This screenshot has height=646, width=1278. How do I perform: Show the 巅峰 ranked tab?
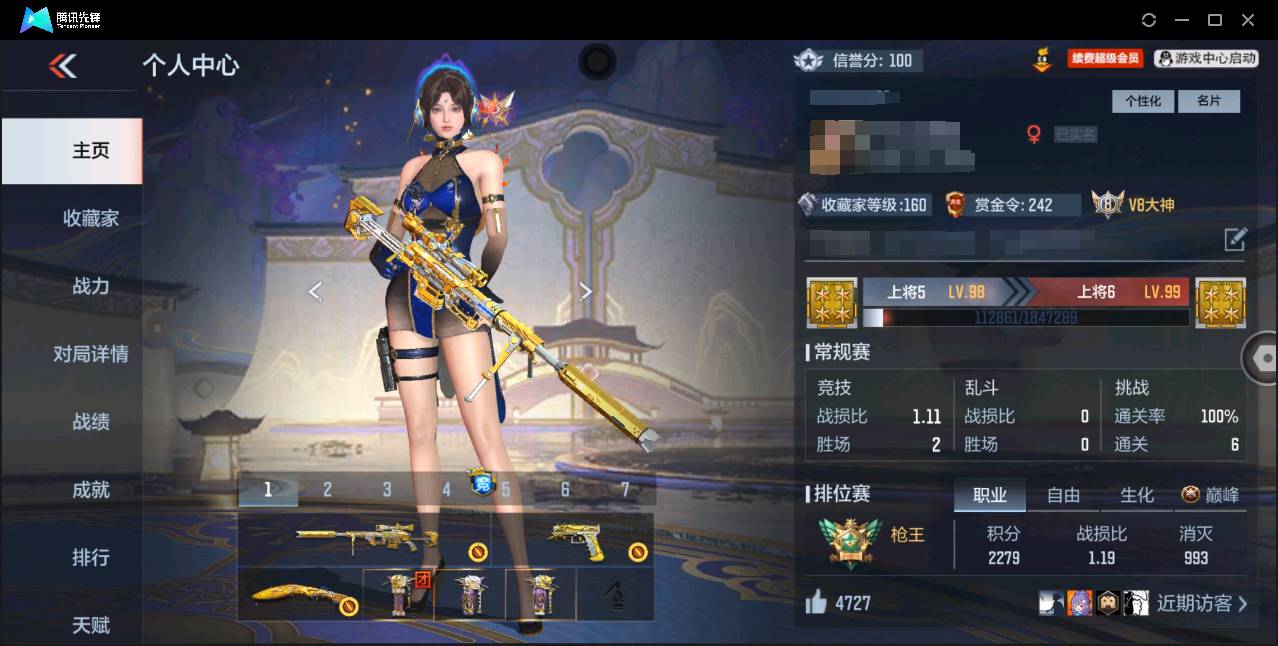click(x=1210, y=495)
